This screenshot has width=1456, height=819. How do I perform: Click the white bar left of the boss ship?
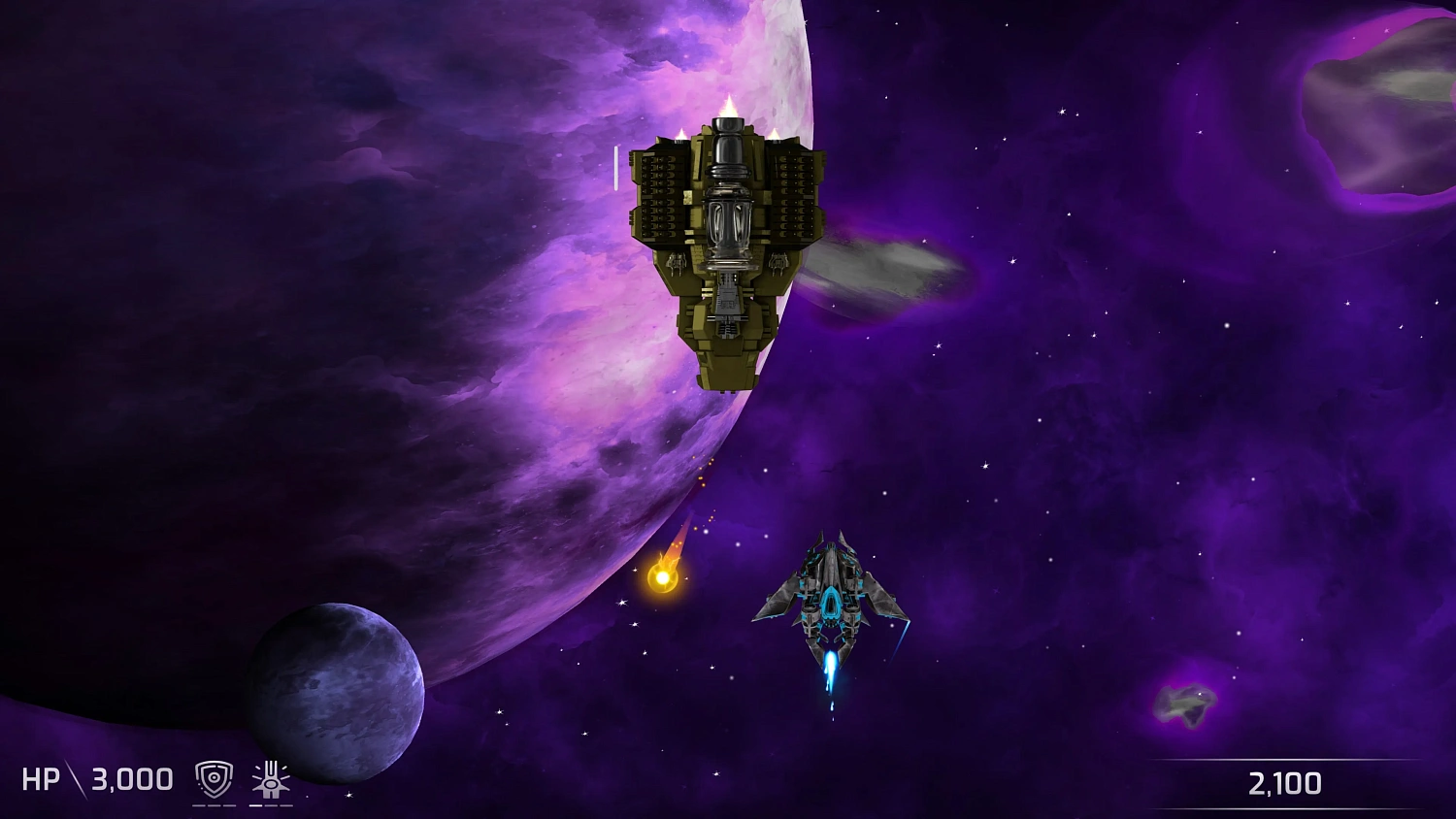coord(618,170)
